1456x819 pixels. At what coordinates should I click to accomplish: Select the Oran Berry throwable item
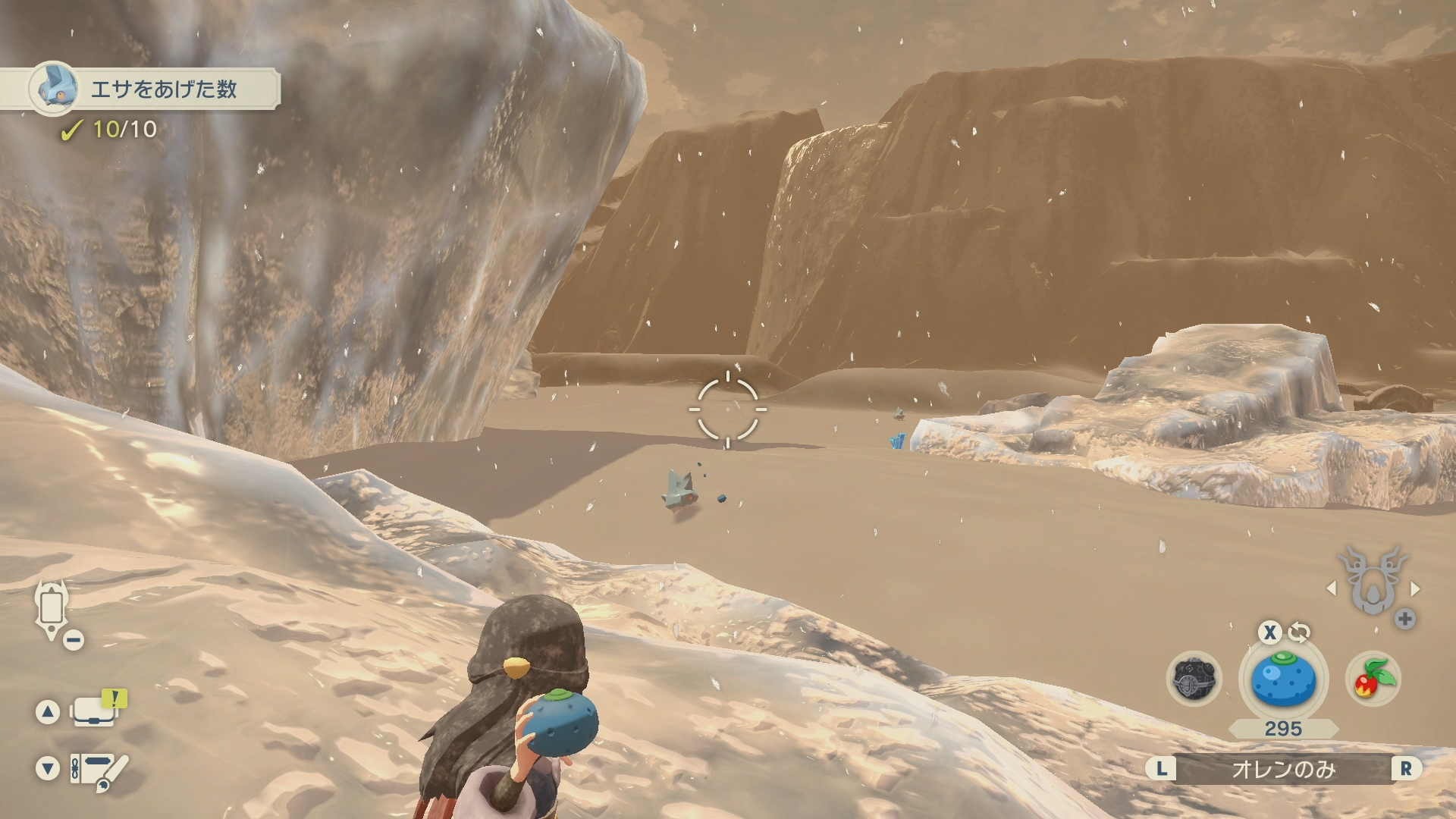pyautogui.click(x=1282, y=680)
